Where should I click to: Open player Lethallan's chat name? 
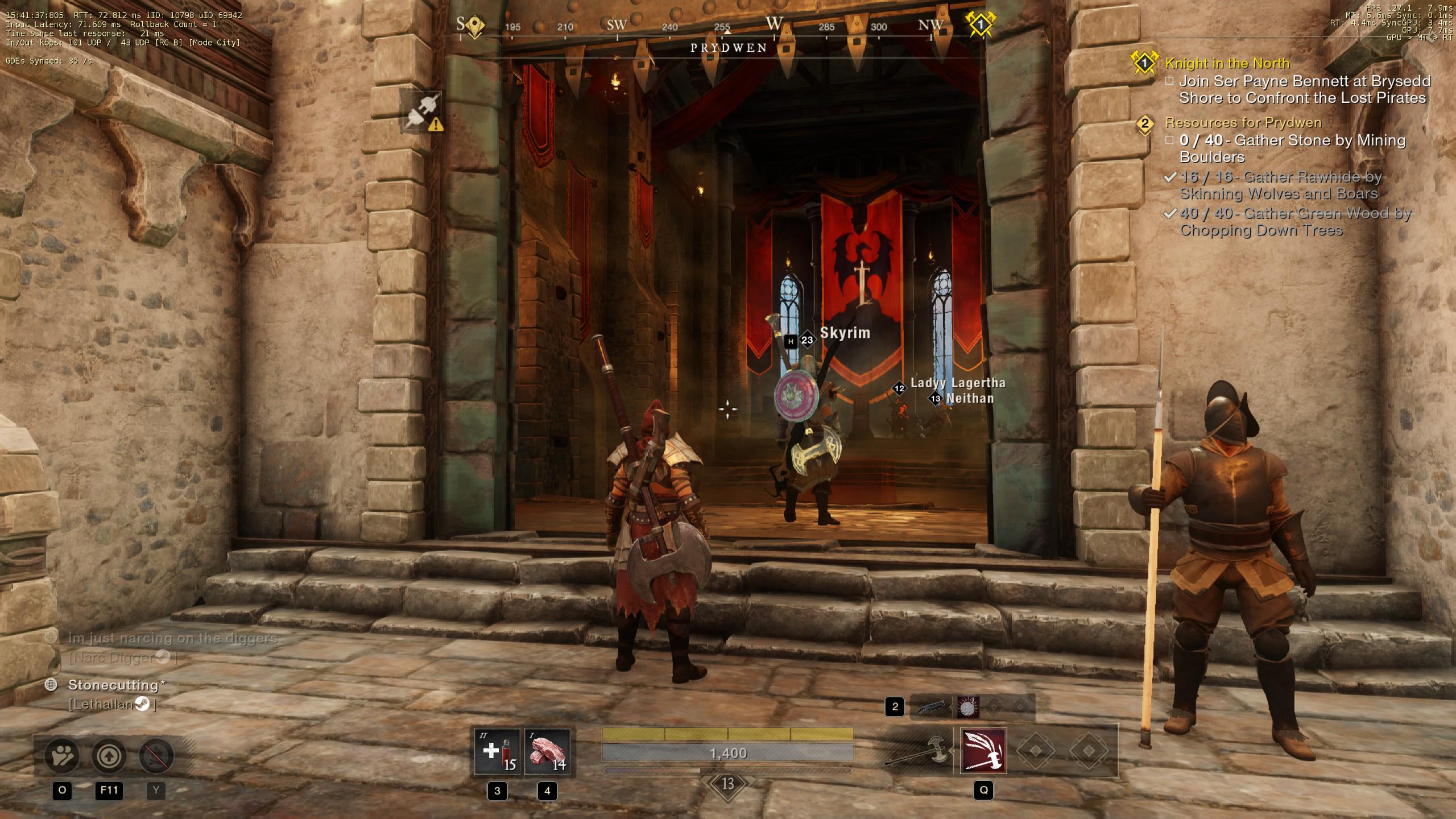(x=101, y=704)
